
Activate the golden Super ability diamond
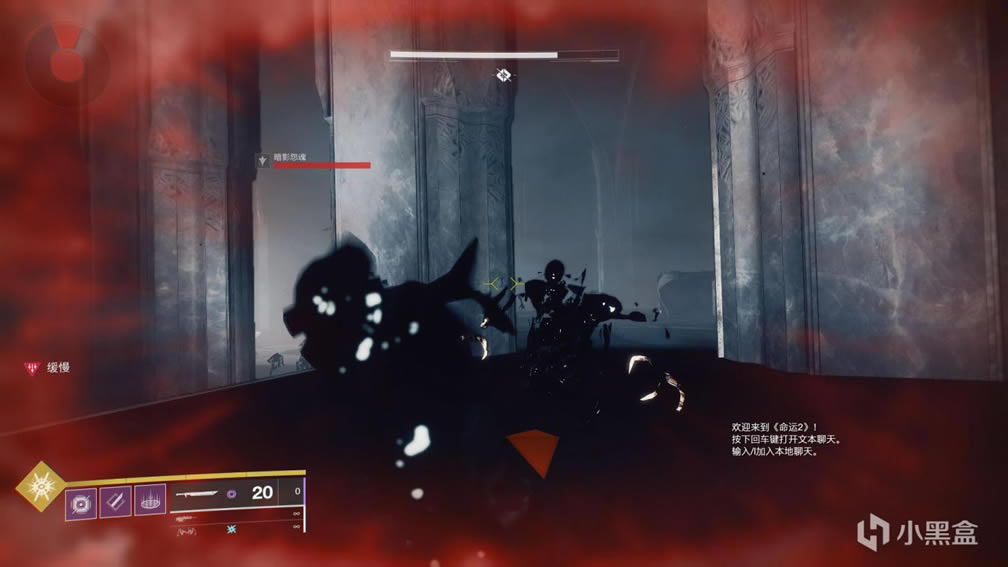pyautogui.click(x=40, y=486)
